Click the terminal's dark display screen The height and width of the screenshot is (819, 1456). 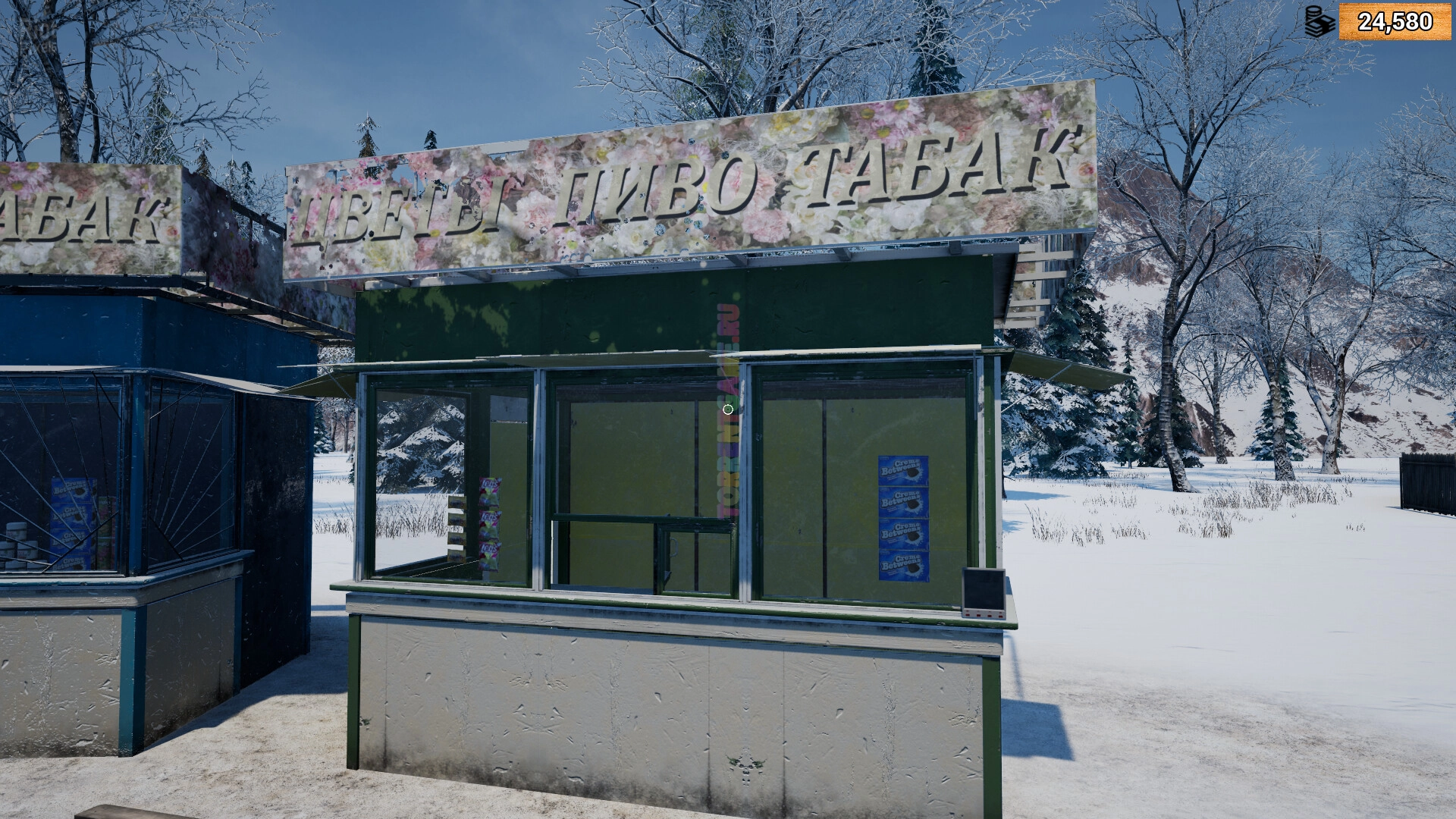[x=981, y=589]
